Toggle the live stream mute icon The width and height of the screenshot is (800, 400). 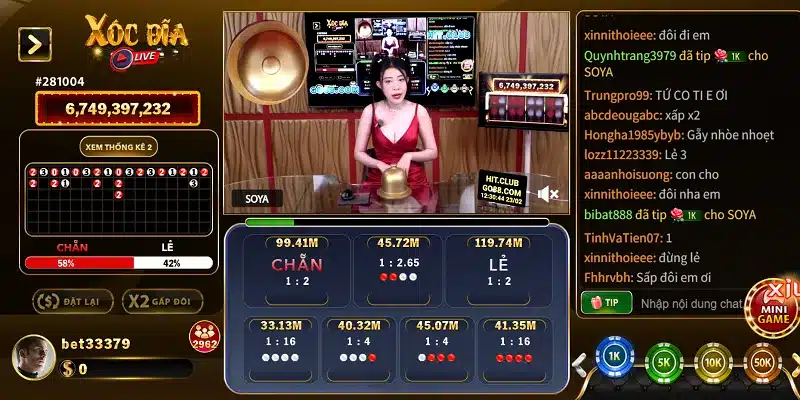click(x=547, y=193)
